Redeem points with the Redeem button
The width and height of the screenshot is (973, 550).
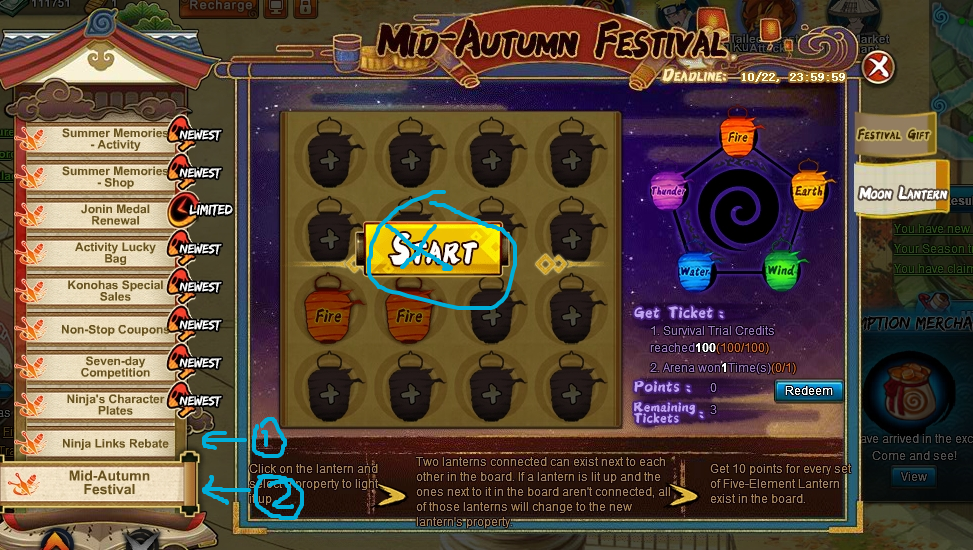(808, 391)
